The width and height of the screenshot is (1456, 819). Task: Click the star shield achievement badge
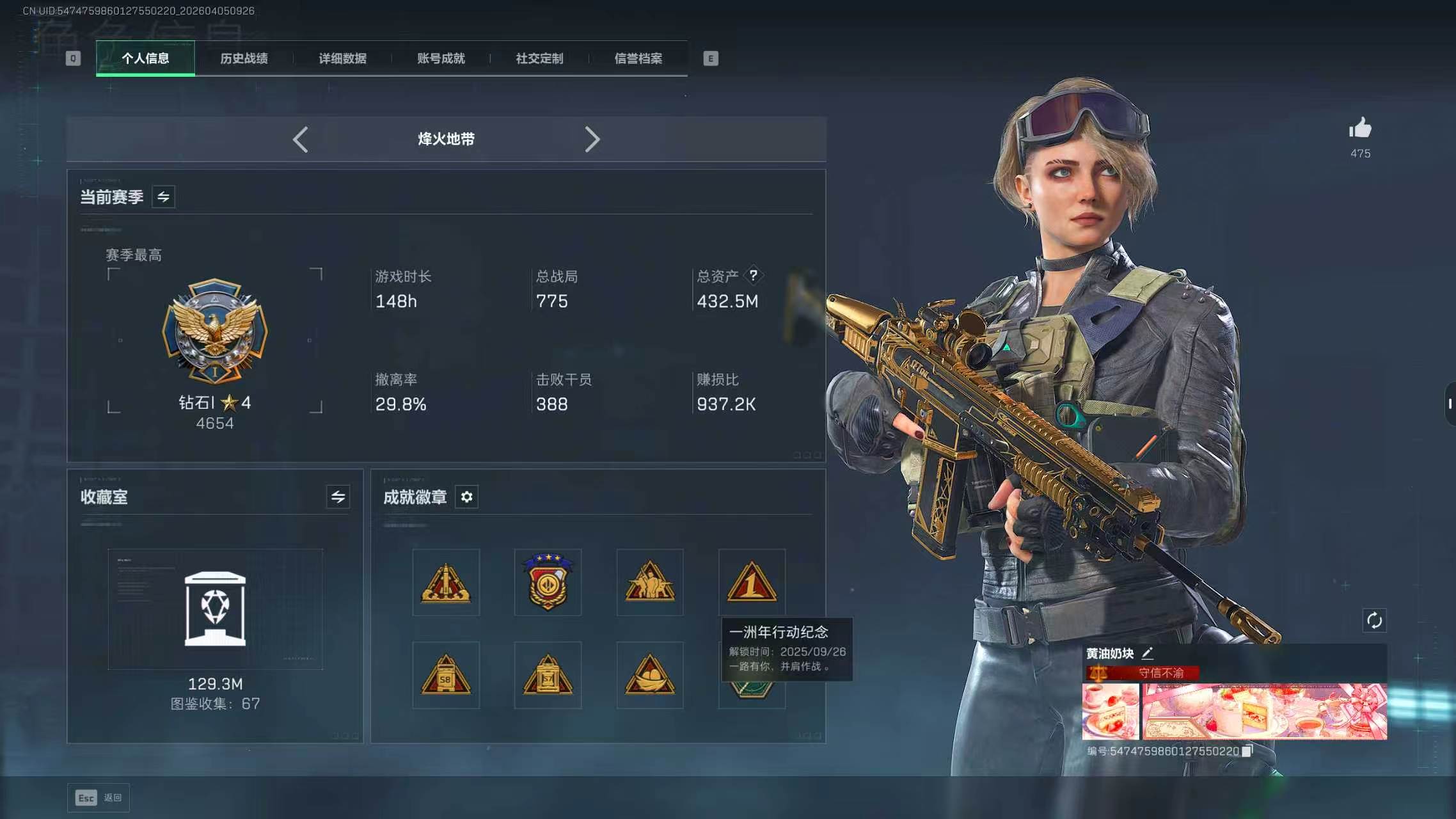pos(548,582)
